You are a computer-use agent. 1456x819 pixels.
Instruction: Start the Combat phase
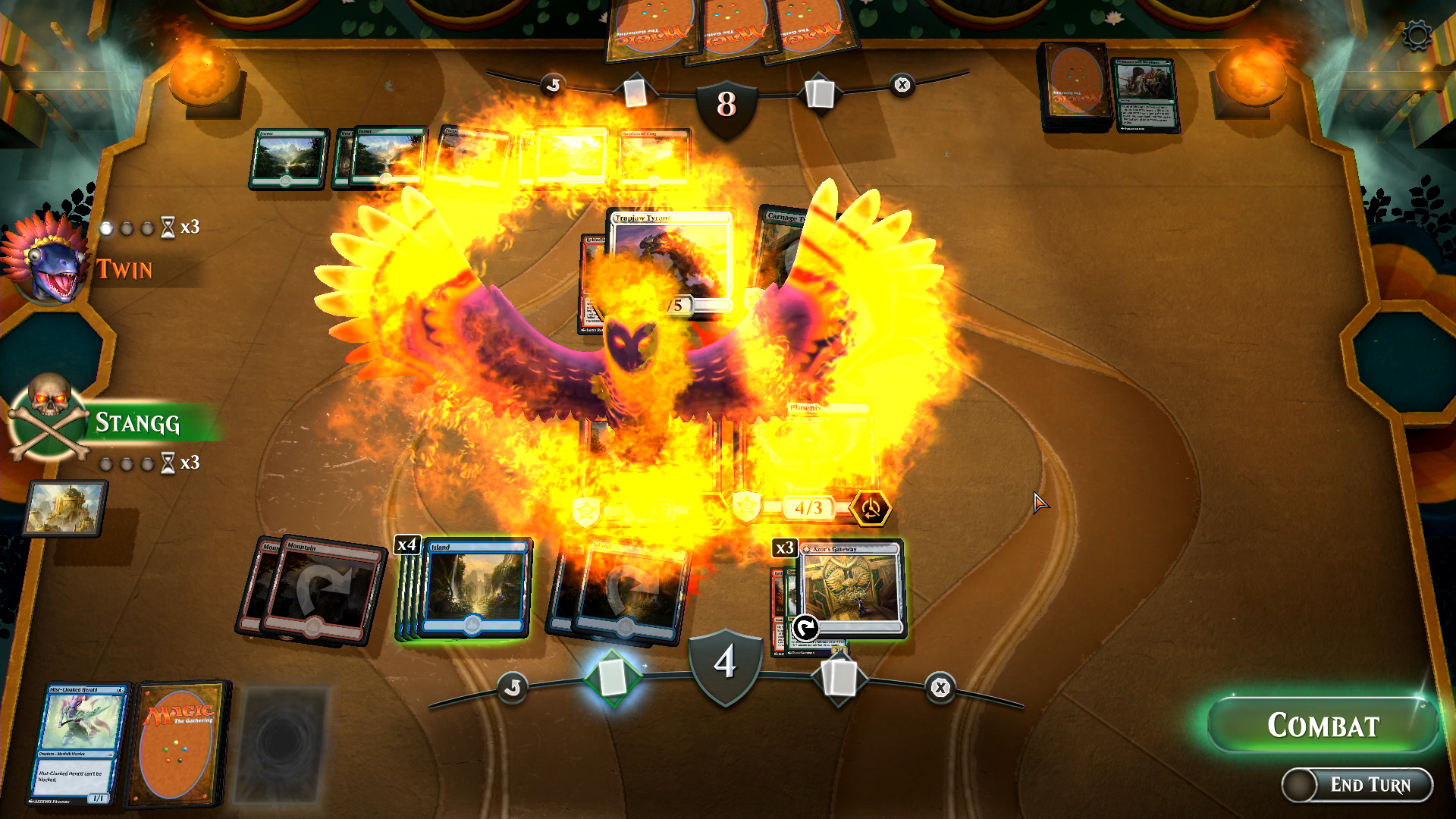click(1323, 726)
